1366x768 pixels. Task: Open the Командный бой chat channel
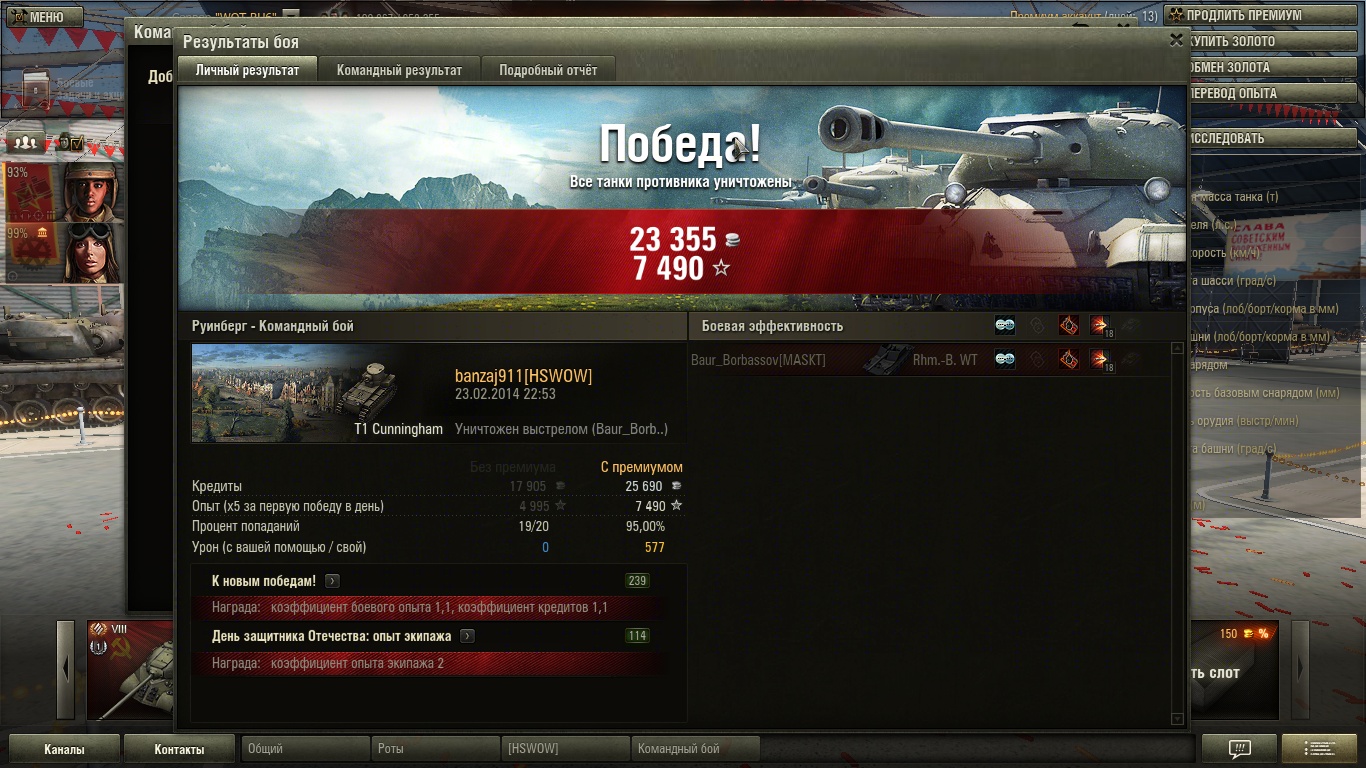click(x=695, y=749)
